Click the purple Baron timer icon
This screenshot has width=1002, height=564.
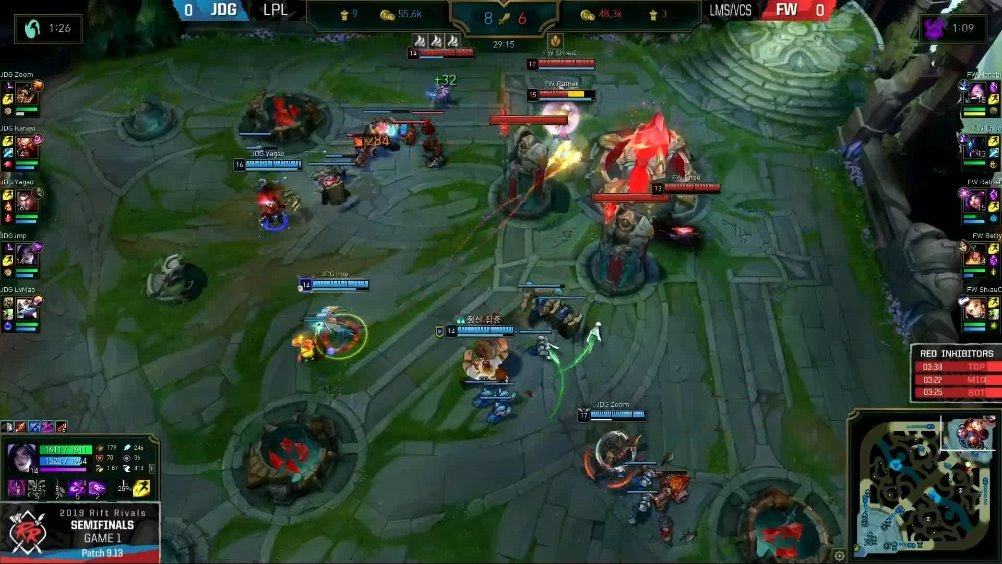[937, 28]
